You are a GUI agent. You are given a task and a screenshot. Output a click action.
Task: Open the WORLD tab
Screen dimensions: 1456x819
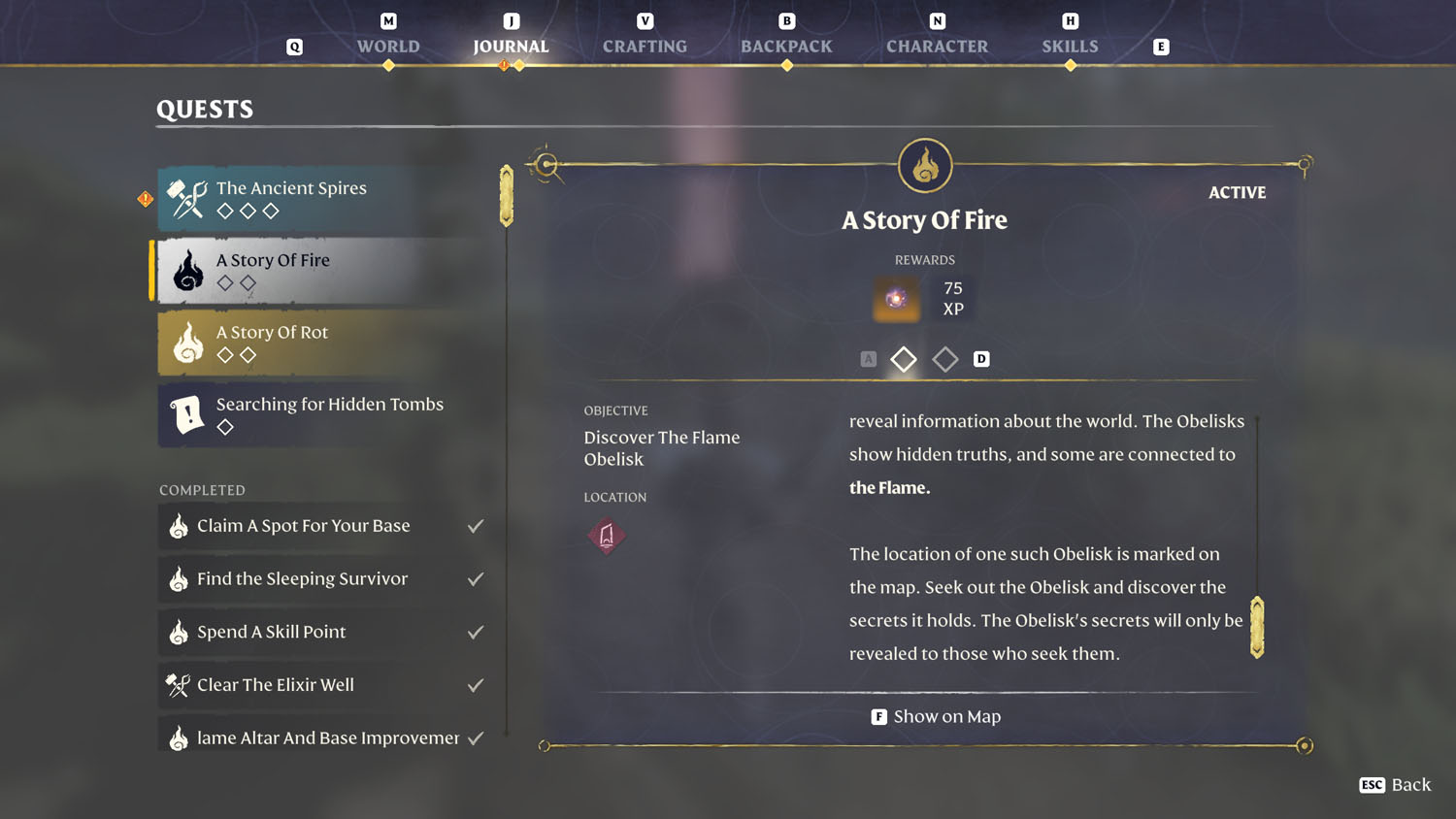(387, 46)
